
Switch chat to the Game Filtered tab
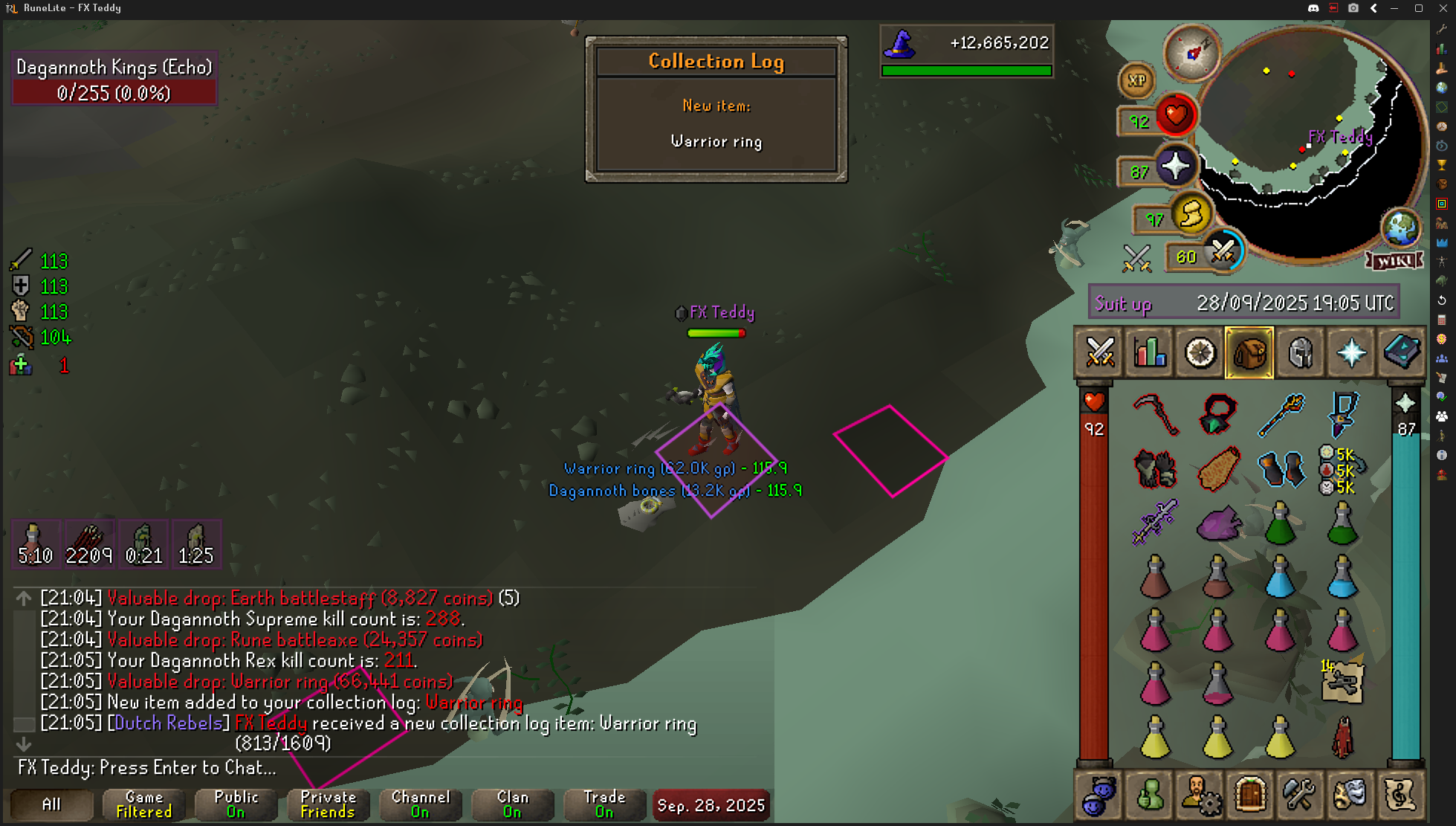point(144,804)
